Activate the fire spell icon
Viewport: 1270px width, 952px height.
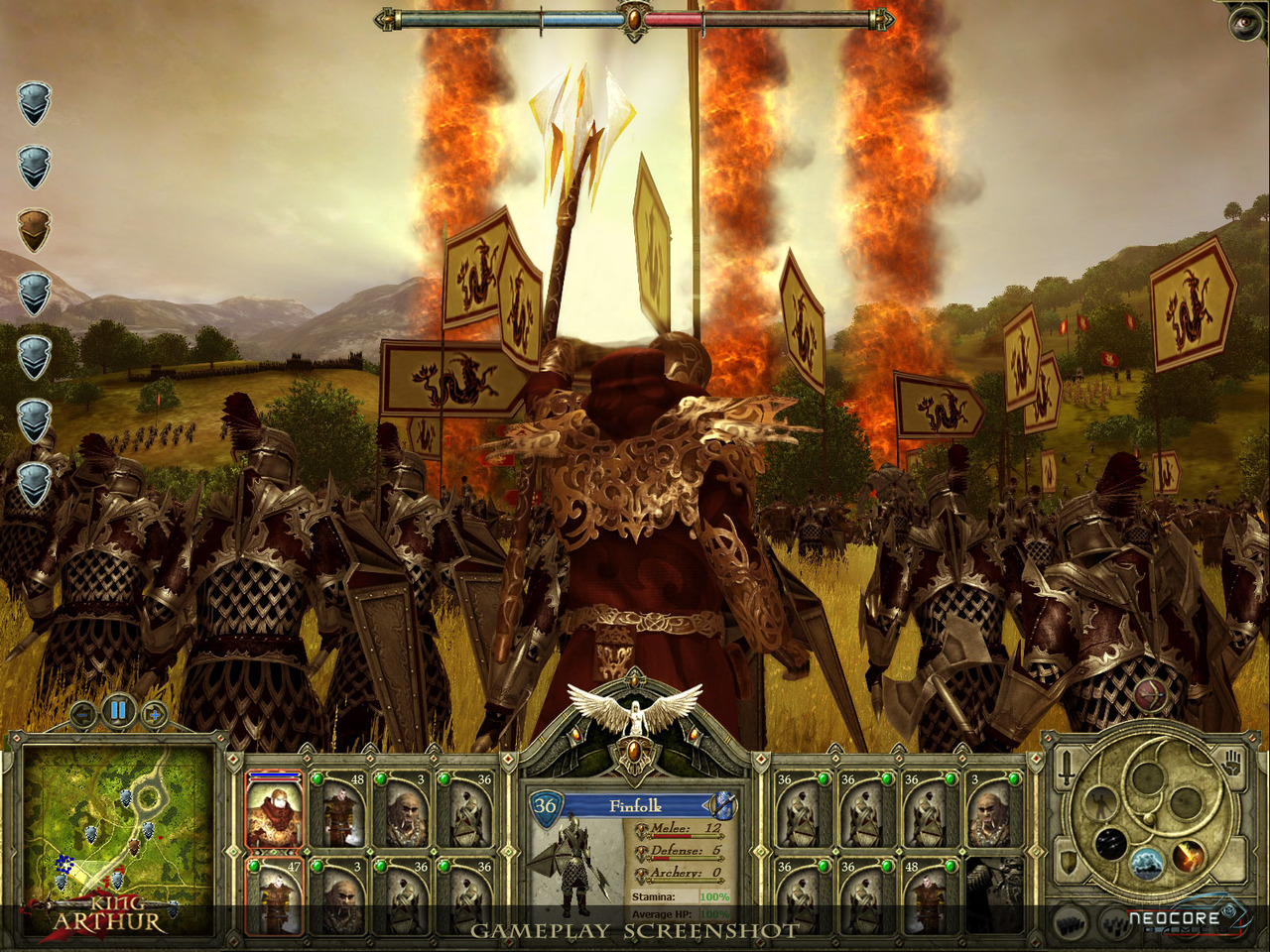(x=1189, y=853)
